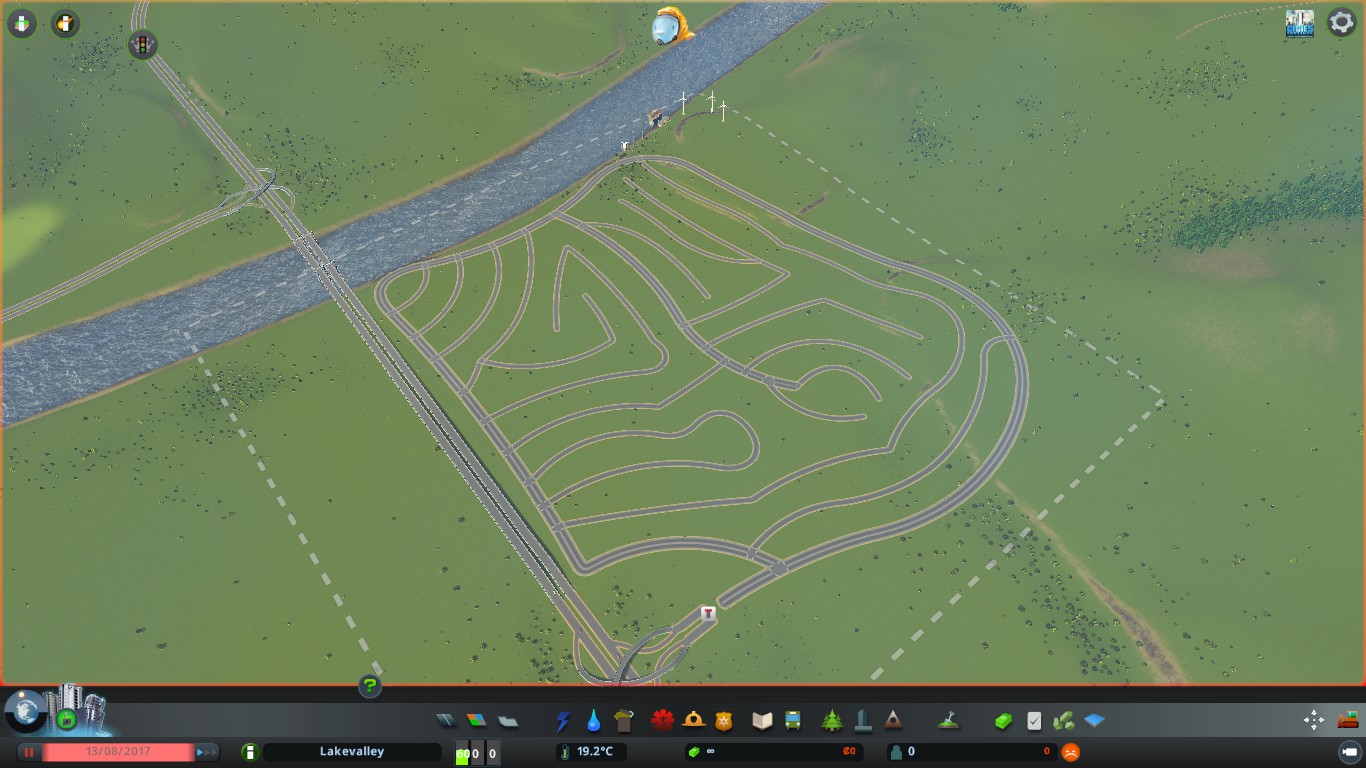
Task: Open the Policies panel
Action: (1033, 719)
